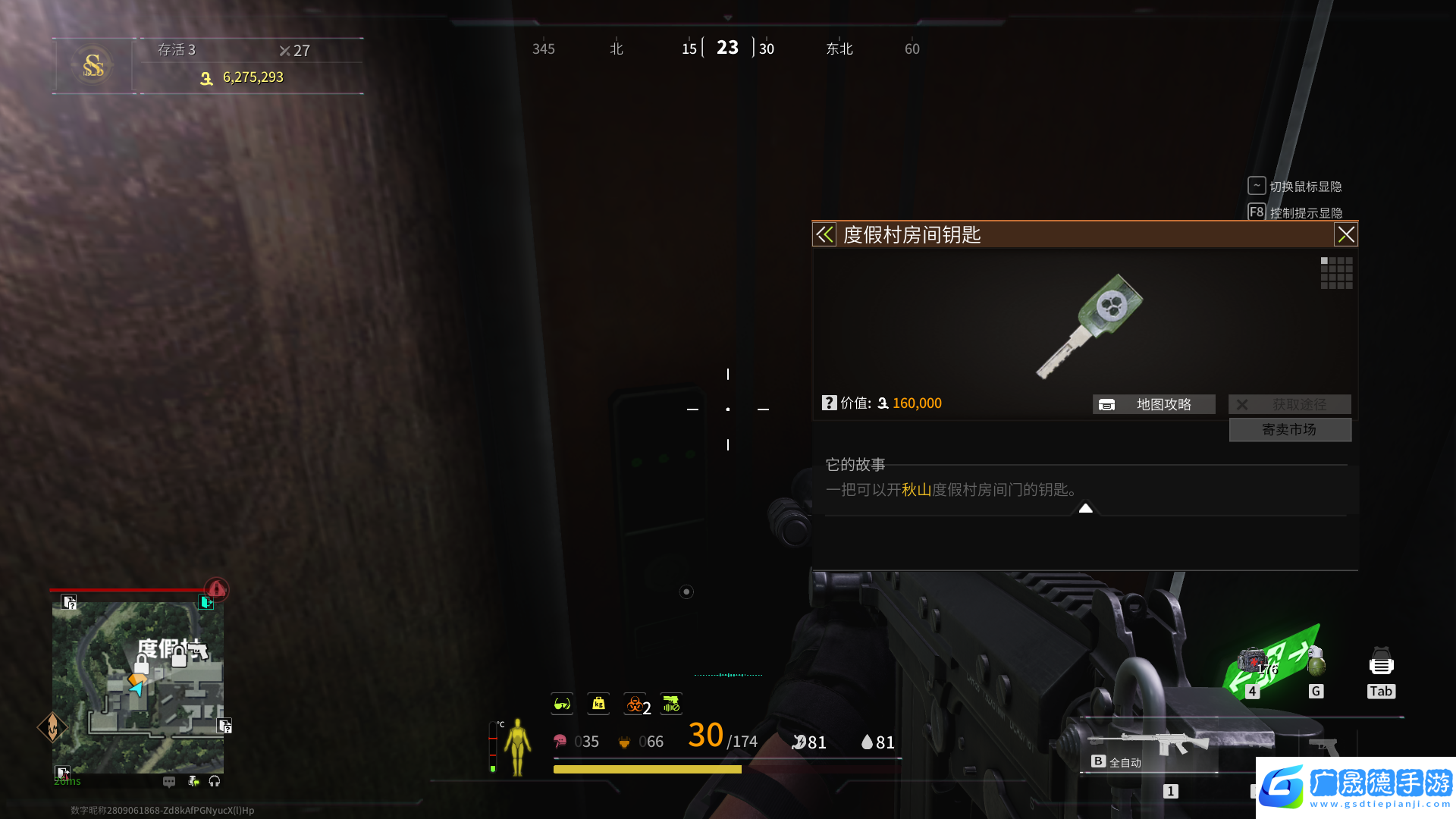Open the 地图攻略 map guide
Viewport: 1456px width, 819px height.
[x=1153, y=404]
